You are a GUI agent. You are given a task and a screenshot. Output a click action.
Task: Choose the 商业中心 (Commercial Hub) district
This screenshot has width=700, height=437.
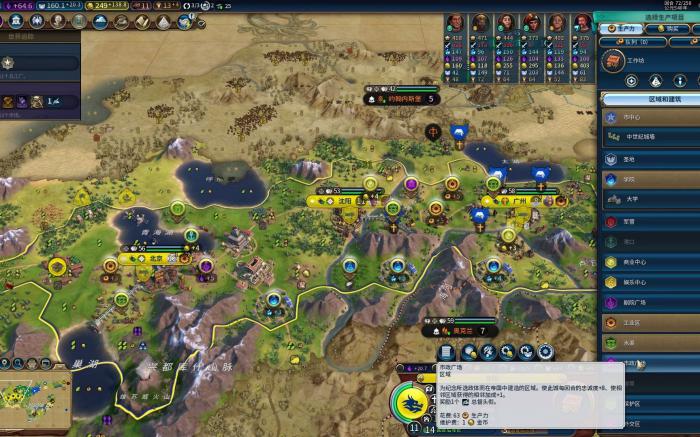[x=650, y=262]
